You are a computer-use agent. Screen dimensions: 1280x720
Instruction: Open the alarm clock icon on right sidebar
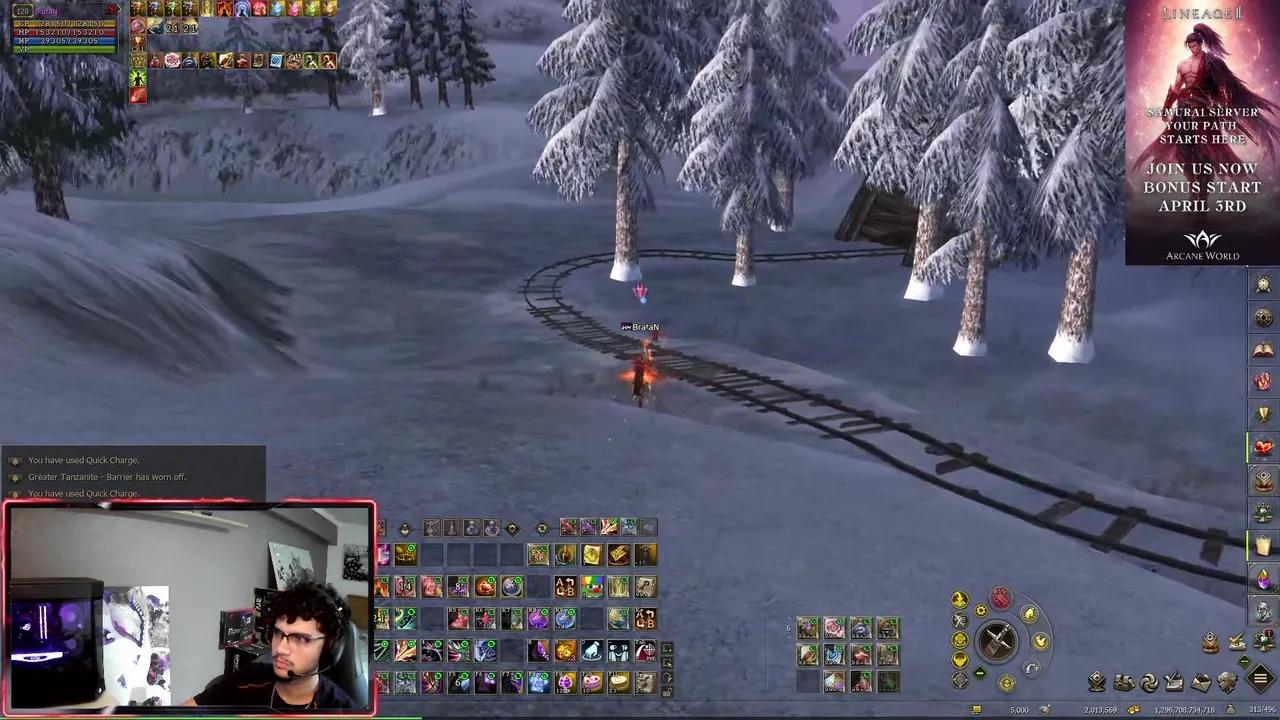[x=1263, y=284]
